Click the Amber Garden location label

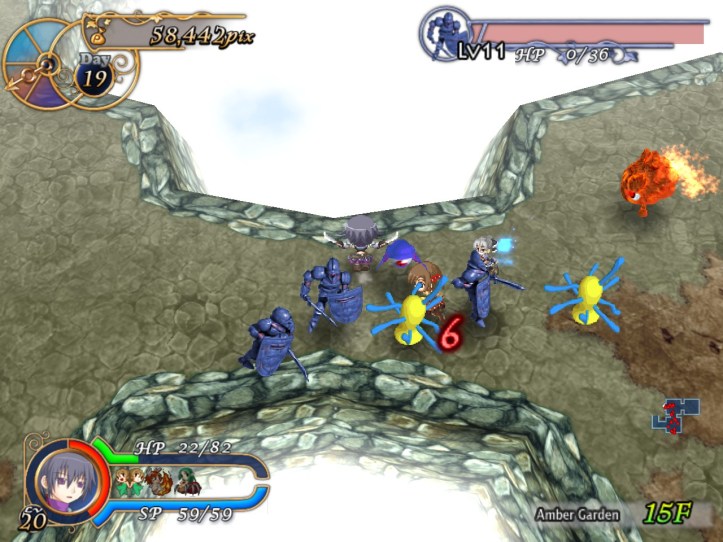coord(576,515)
